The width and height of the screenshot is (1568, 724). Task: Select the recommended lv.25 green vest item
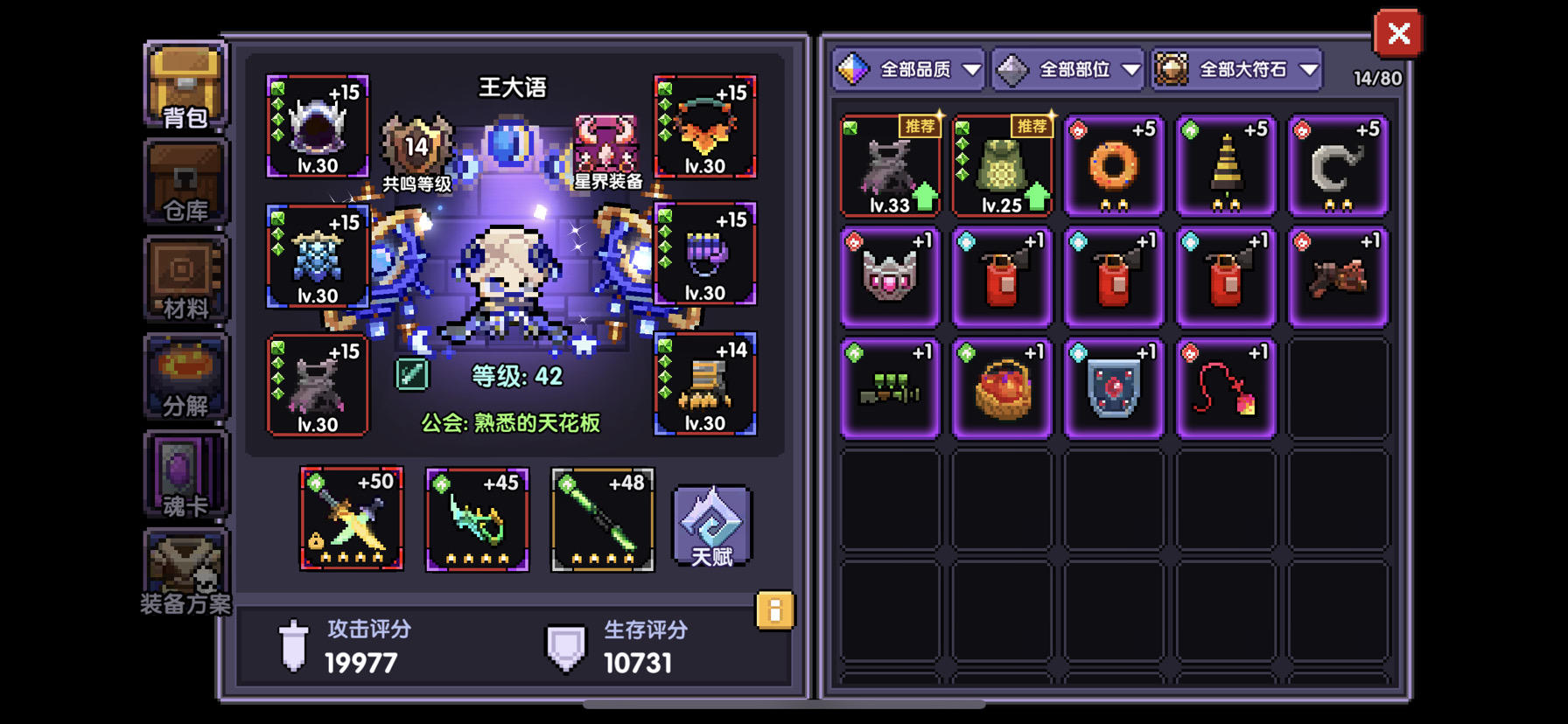1002,166
